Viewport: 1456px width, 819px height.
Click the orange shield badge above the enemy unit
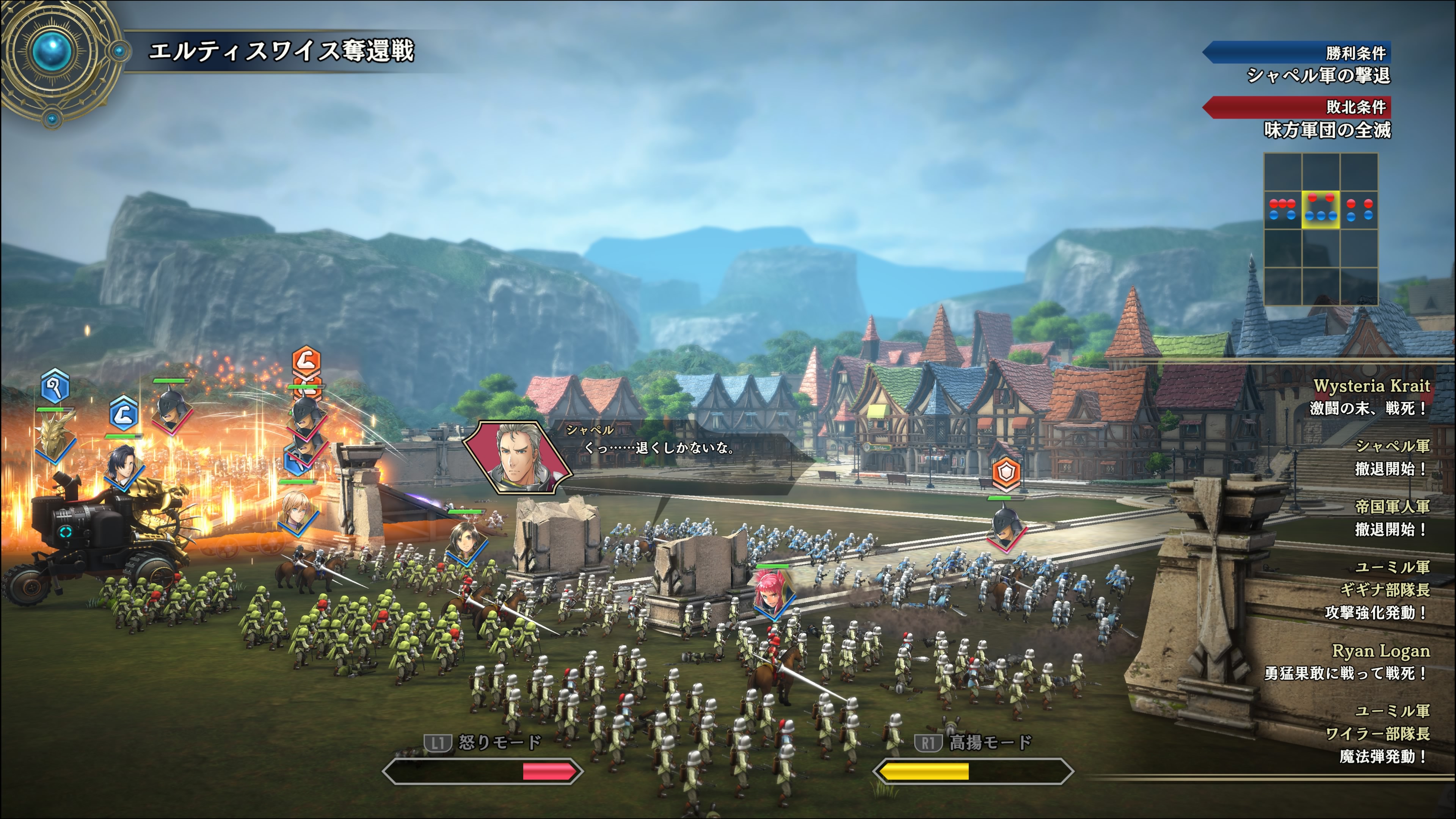1007,472
